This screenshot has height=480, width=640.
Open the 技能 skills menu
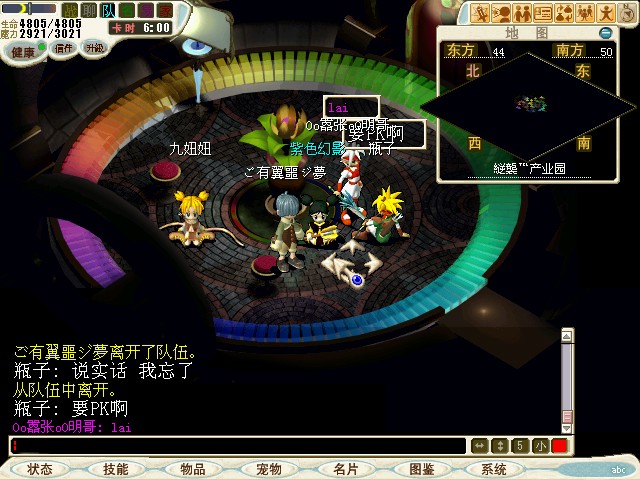(x=116, y=469)
